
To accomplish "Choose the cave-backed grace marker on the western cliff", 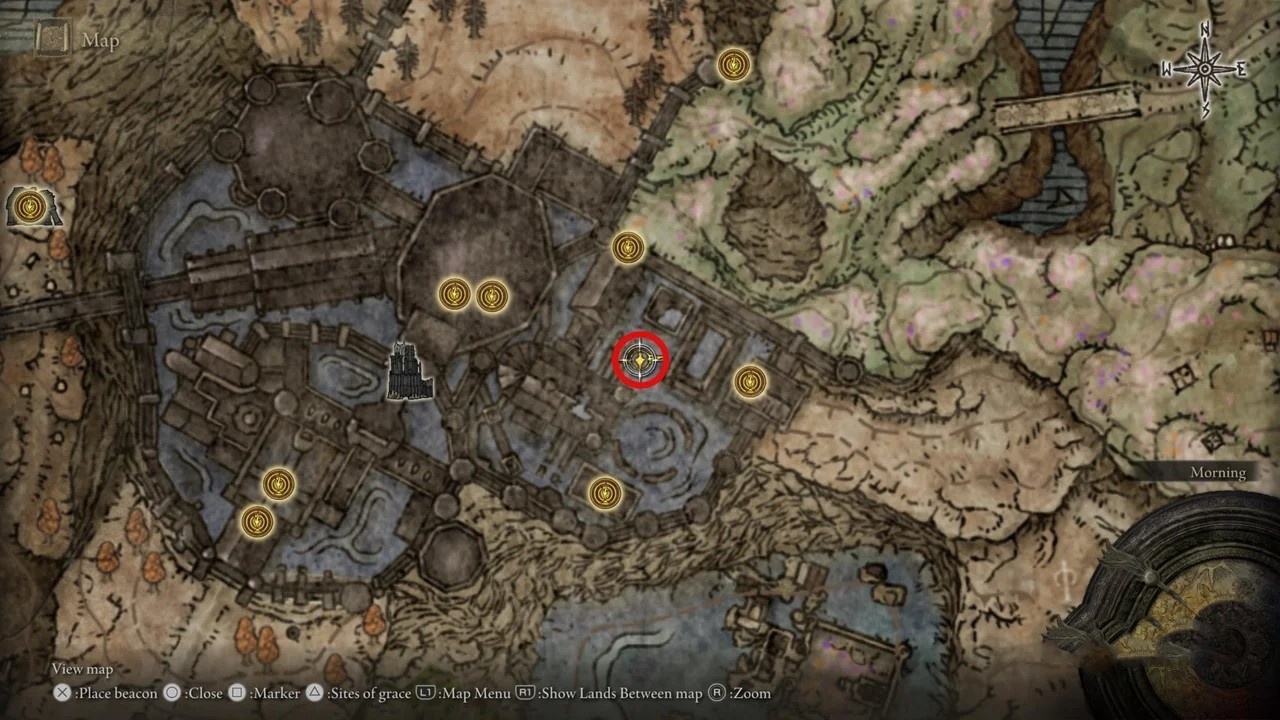I will [31, 206].
